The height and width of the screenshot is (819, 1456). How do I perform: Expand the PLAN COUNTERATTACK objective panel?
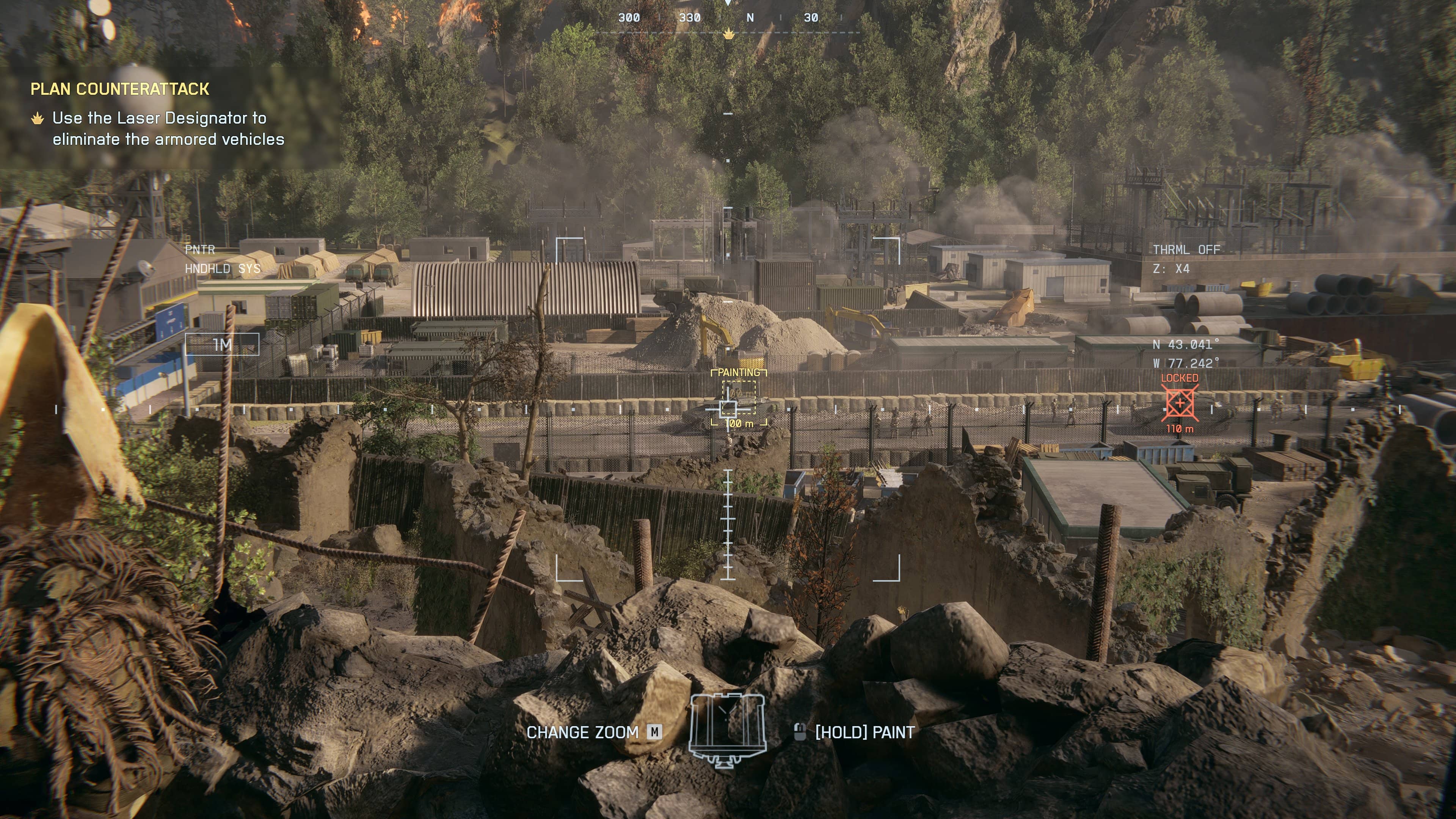tap(121, 89)
